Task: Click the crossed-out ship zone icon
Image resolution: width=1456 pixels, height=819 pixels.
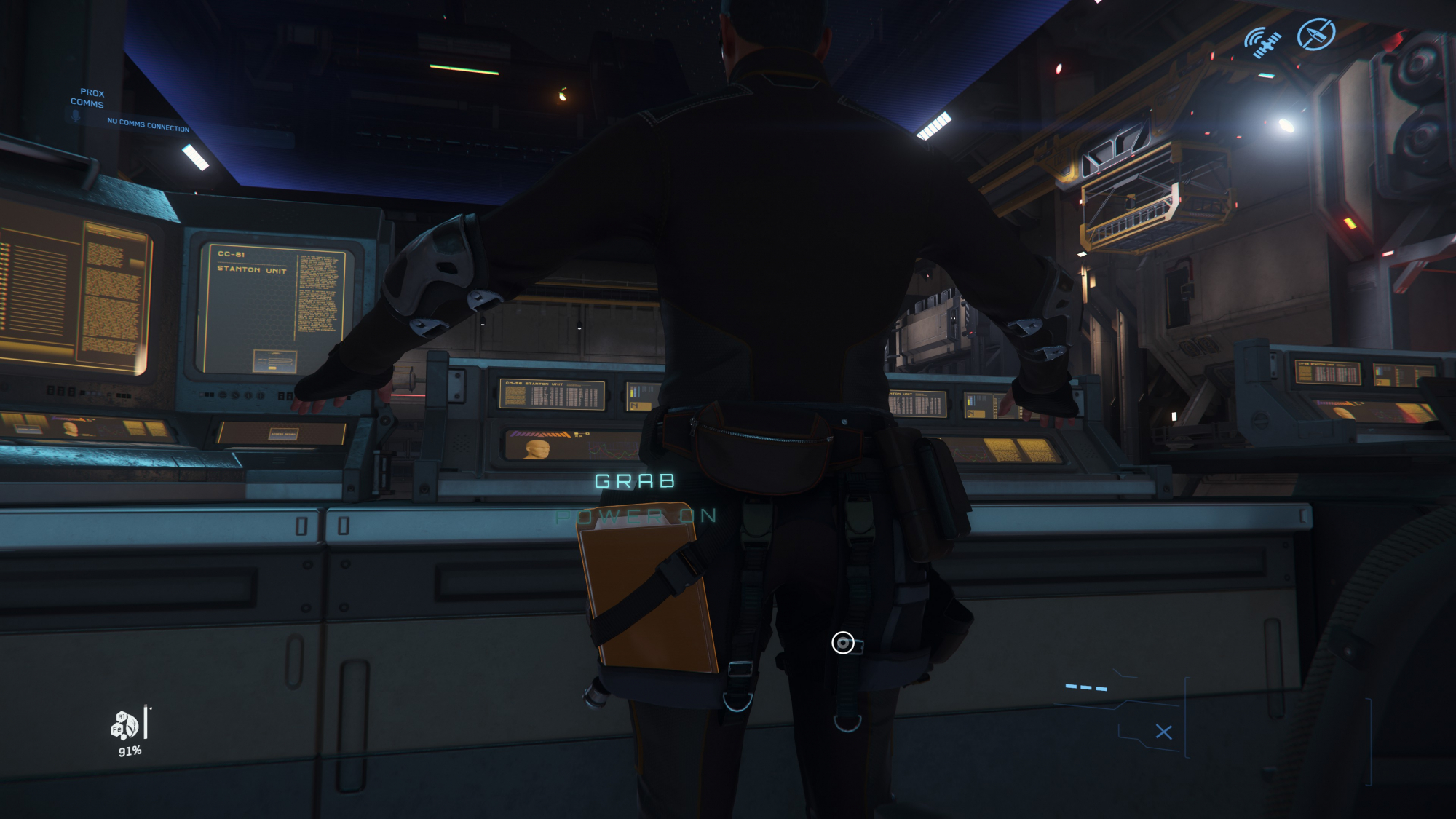Action: (x=1316, y=34)
